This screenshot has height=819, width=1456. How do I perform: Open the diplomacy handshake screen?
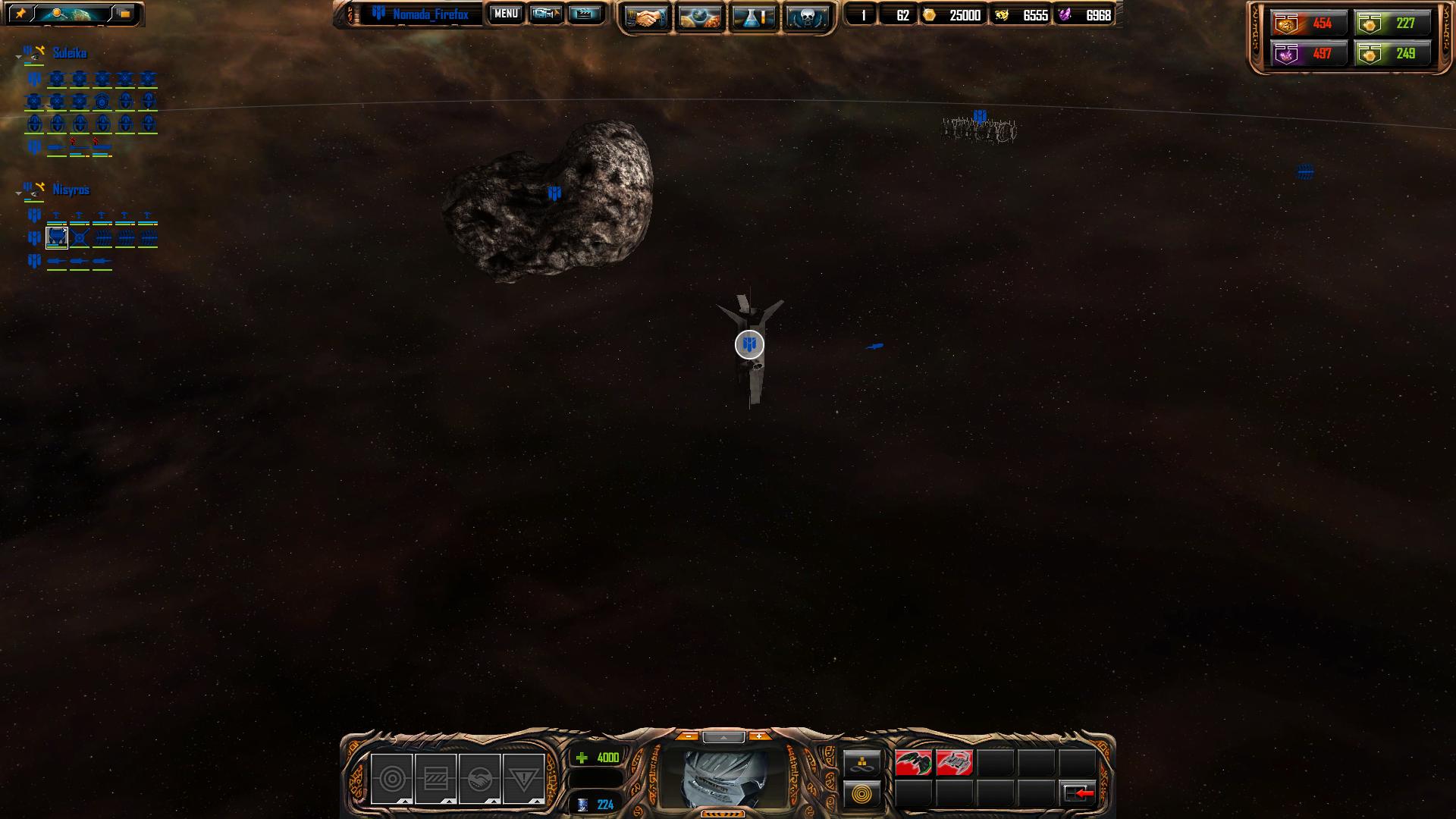click(x=646, y=17)
